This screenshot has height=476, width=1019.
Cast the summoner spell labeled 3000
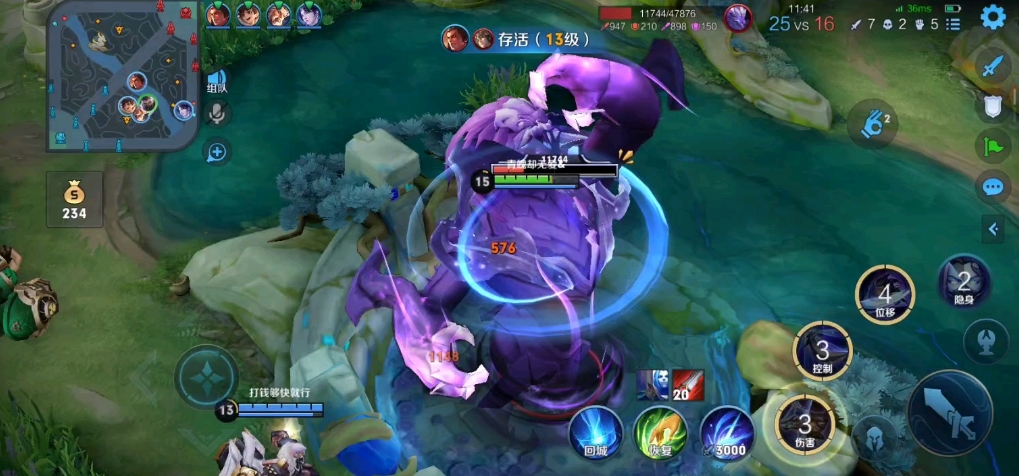727,431
